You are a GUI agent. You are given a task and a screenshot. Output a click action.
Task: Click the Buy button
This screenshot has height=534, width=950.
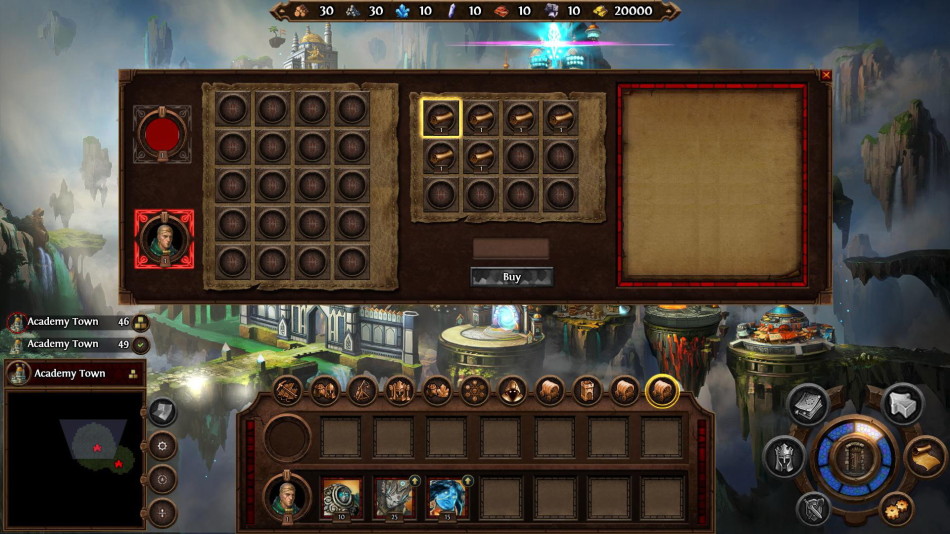click(511, 276)
